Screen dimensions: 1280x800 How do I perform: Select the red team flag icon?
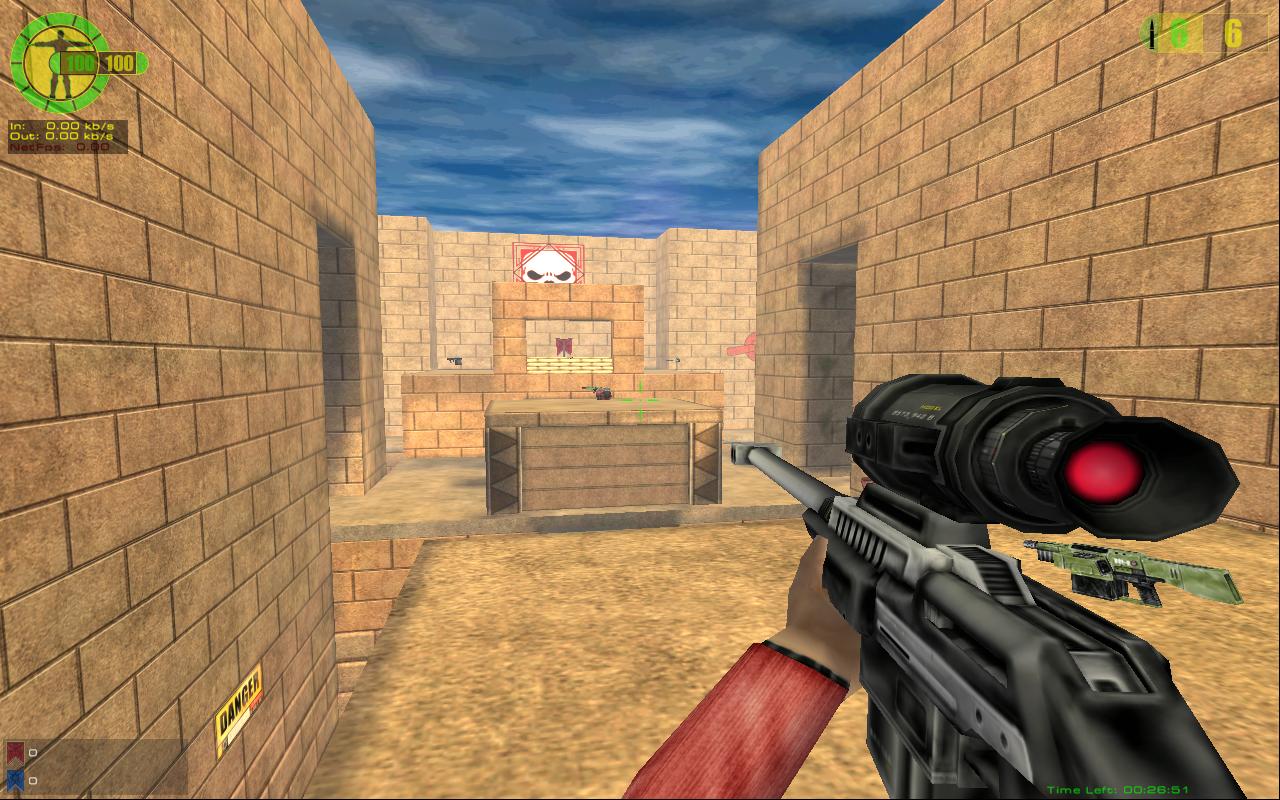click(15, 753)
